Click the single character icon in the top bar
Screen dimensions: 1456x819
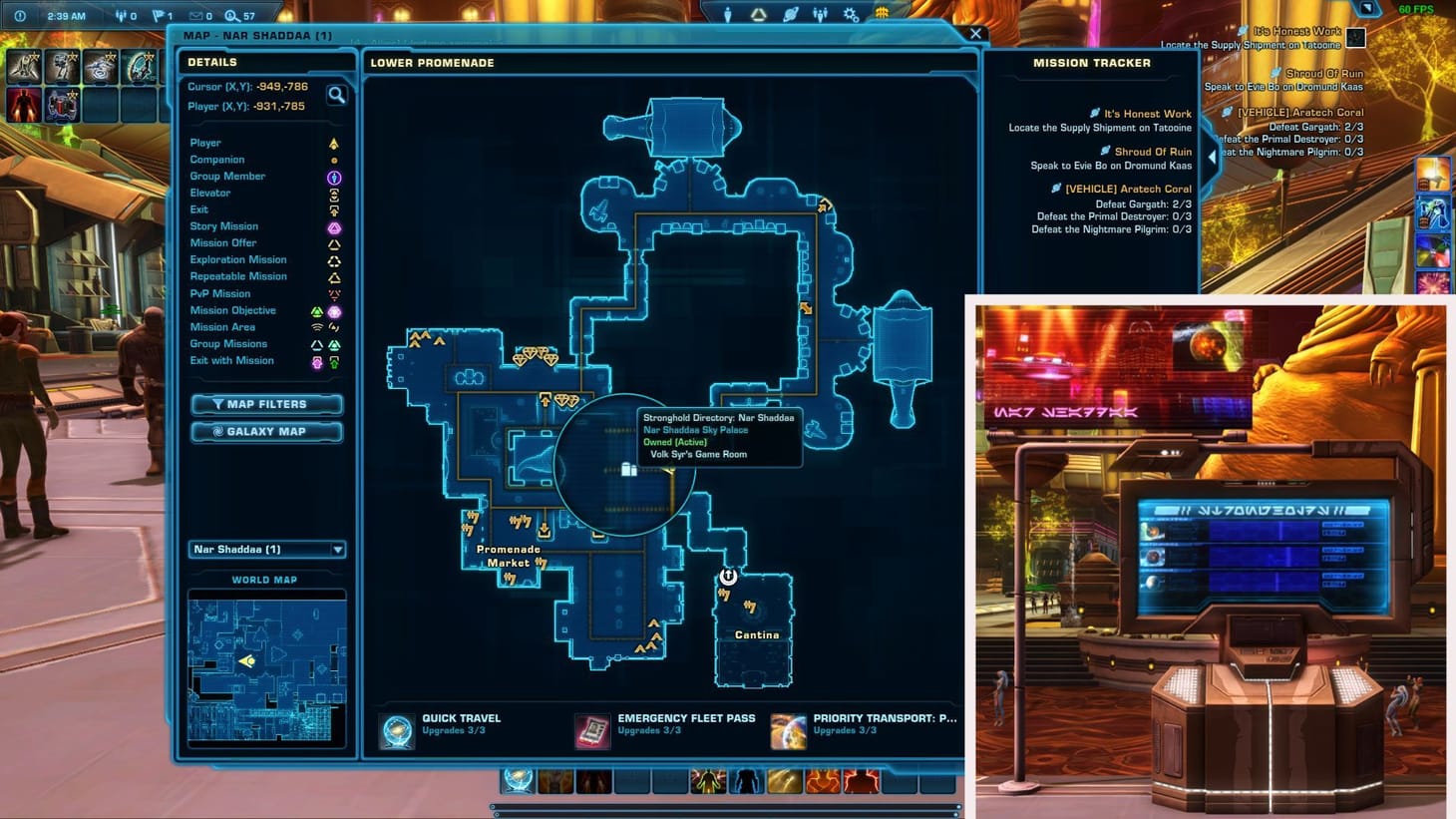728,13
